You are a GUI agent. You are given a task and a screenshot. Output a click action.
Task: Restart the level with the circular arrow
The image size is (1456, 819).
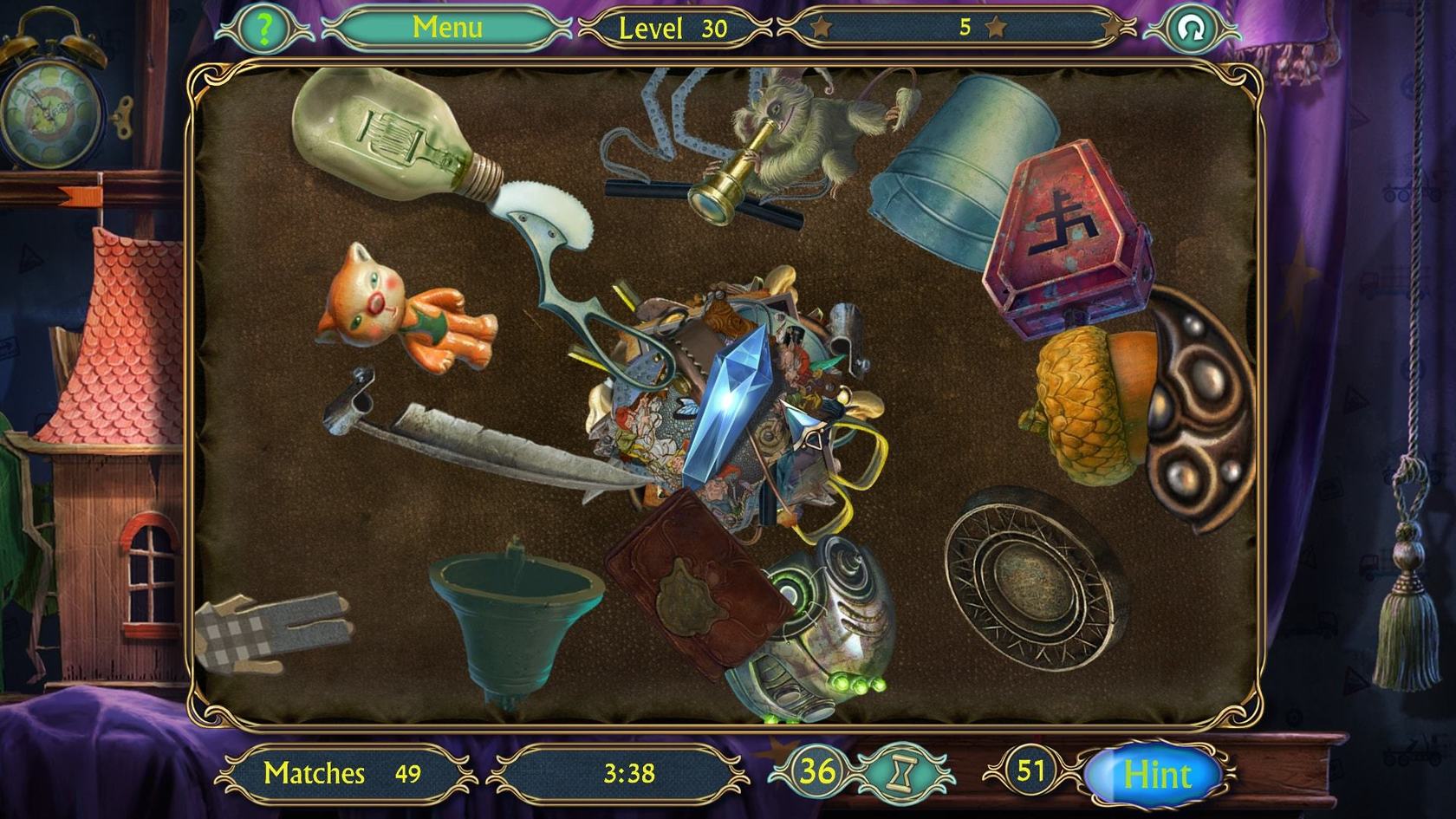coord(1192,29)
